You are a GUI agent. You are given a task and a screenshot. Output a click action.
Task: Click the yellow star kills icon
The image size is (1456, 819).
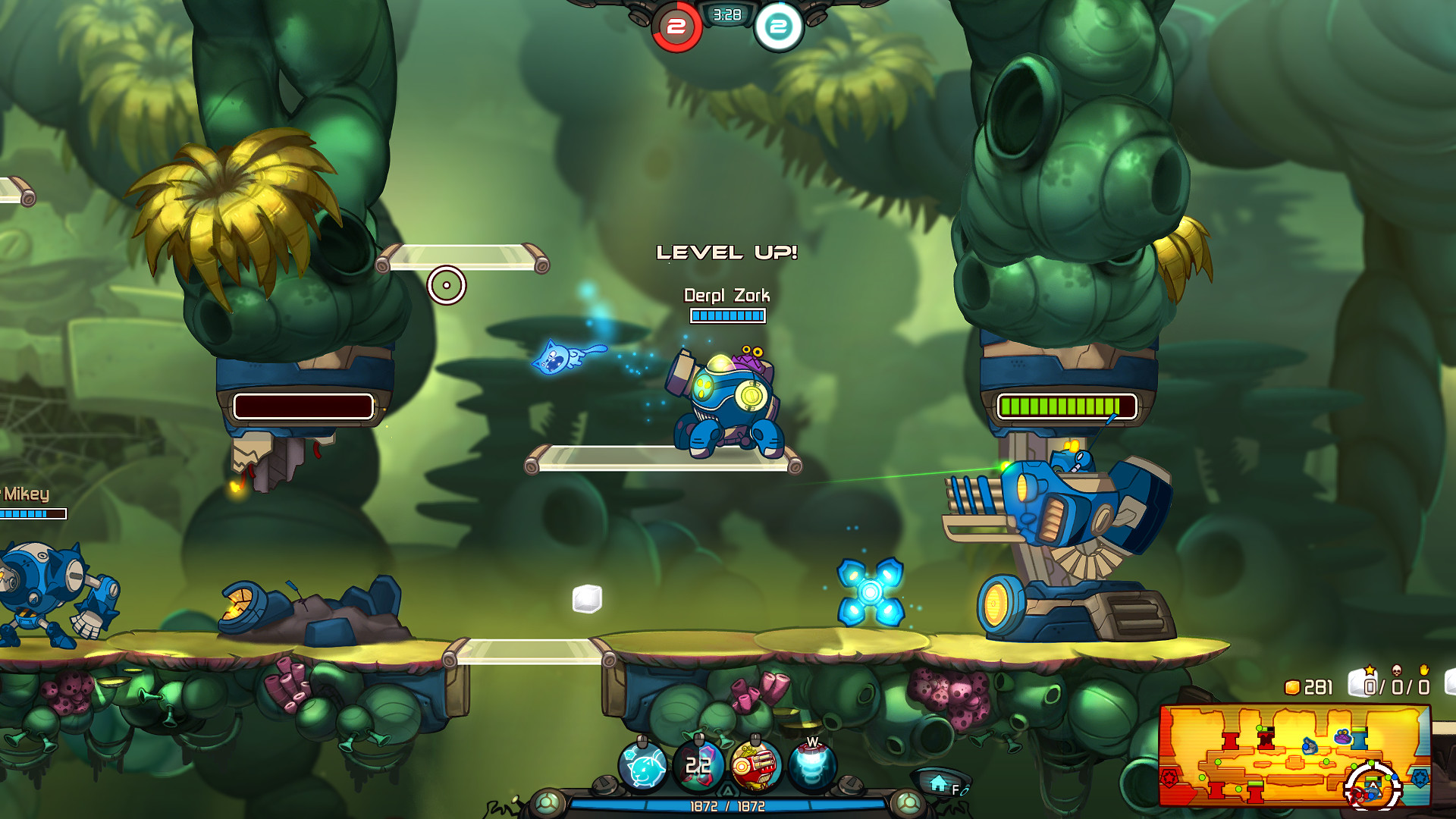click(1370, 670)
